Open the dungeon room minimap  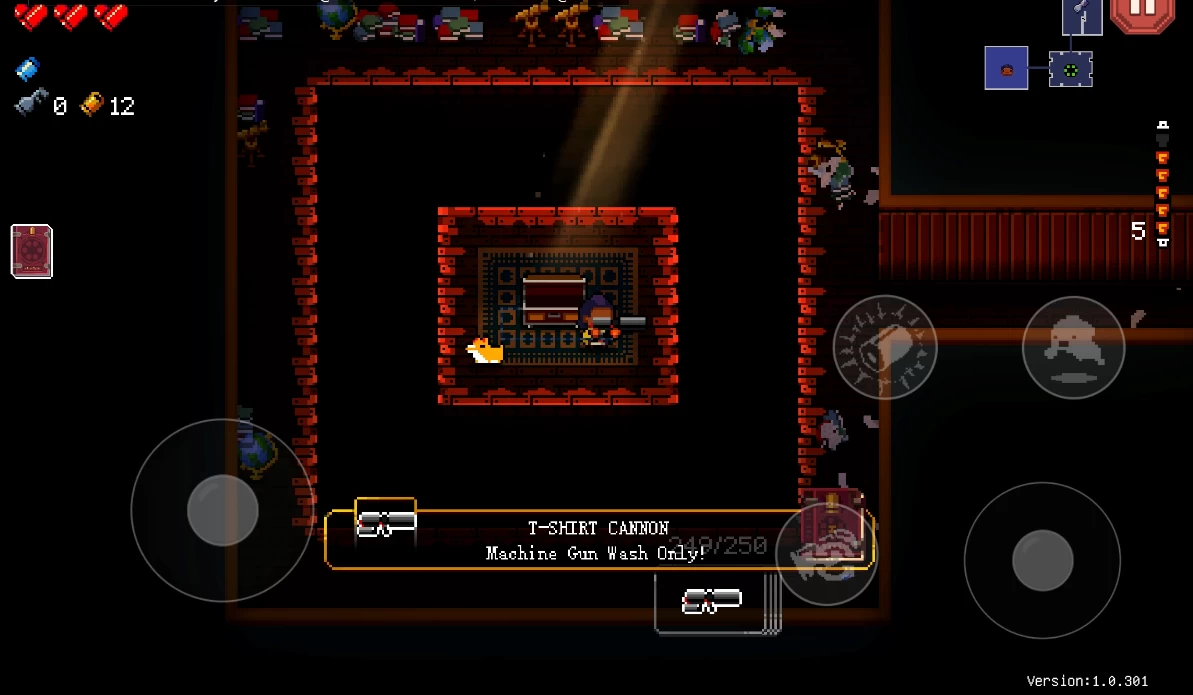(x=1042, y=62)
